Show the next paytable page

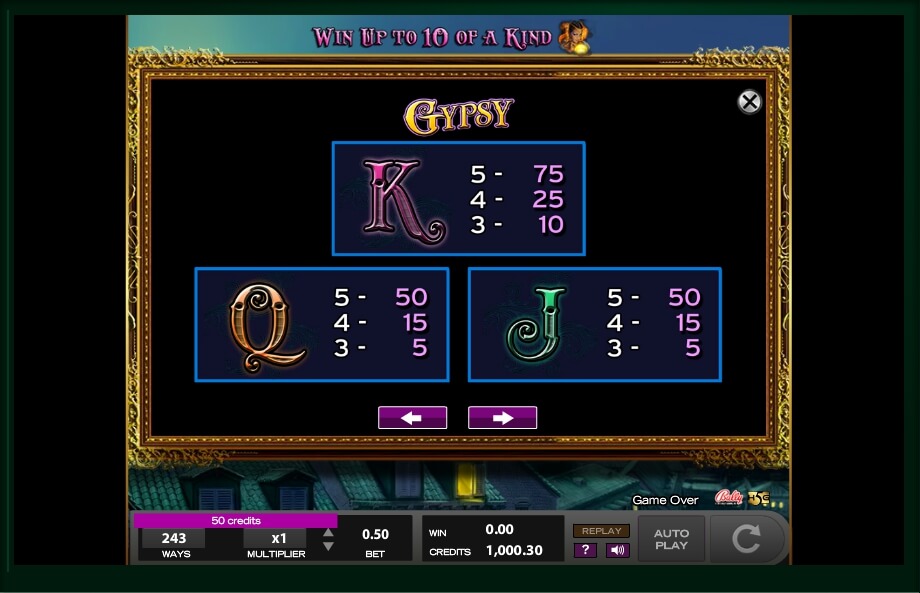tap(502, 418)
